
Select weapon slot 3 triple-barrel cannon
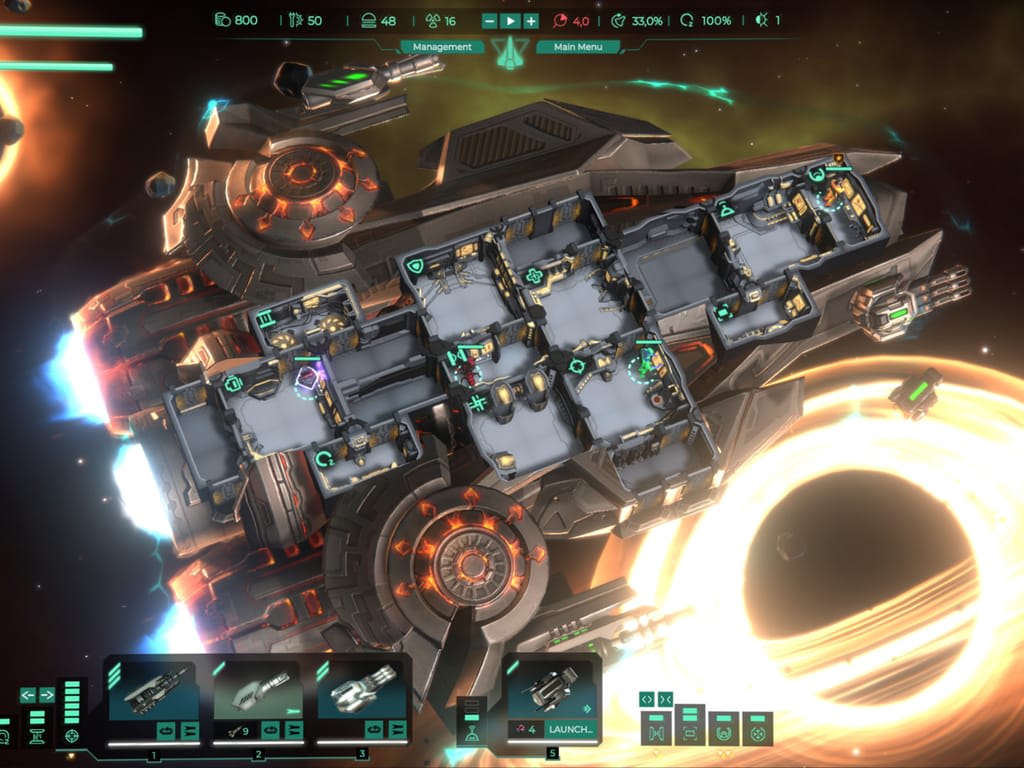pyautogui.click(x=360, y=692)
